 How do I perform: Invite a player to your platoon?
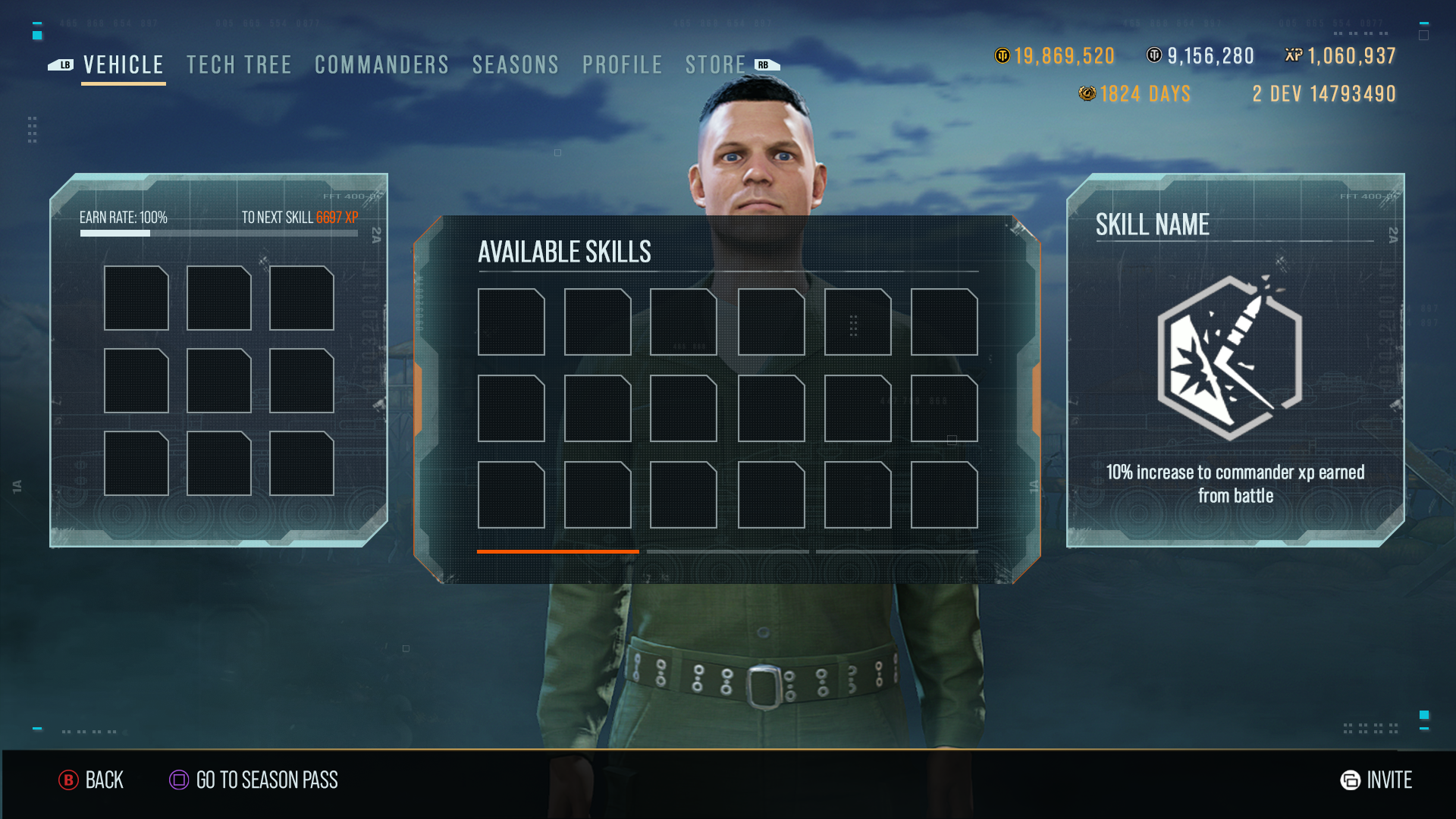(x=1376, y=780)
